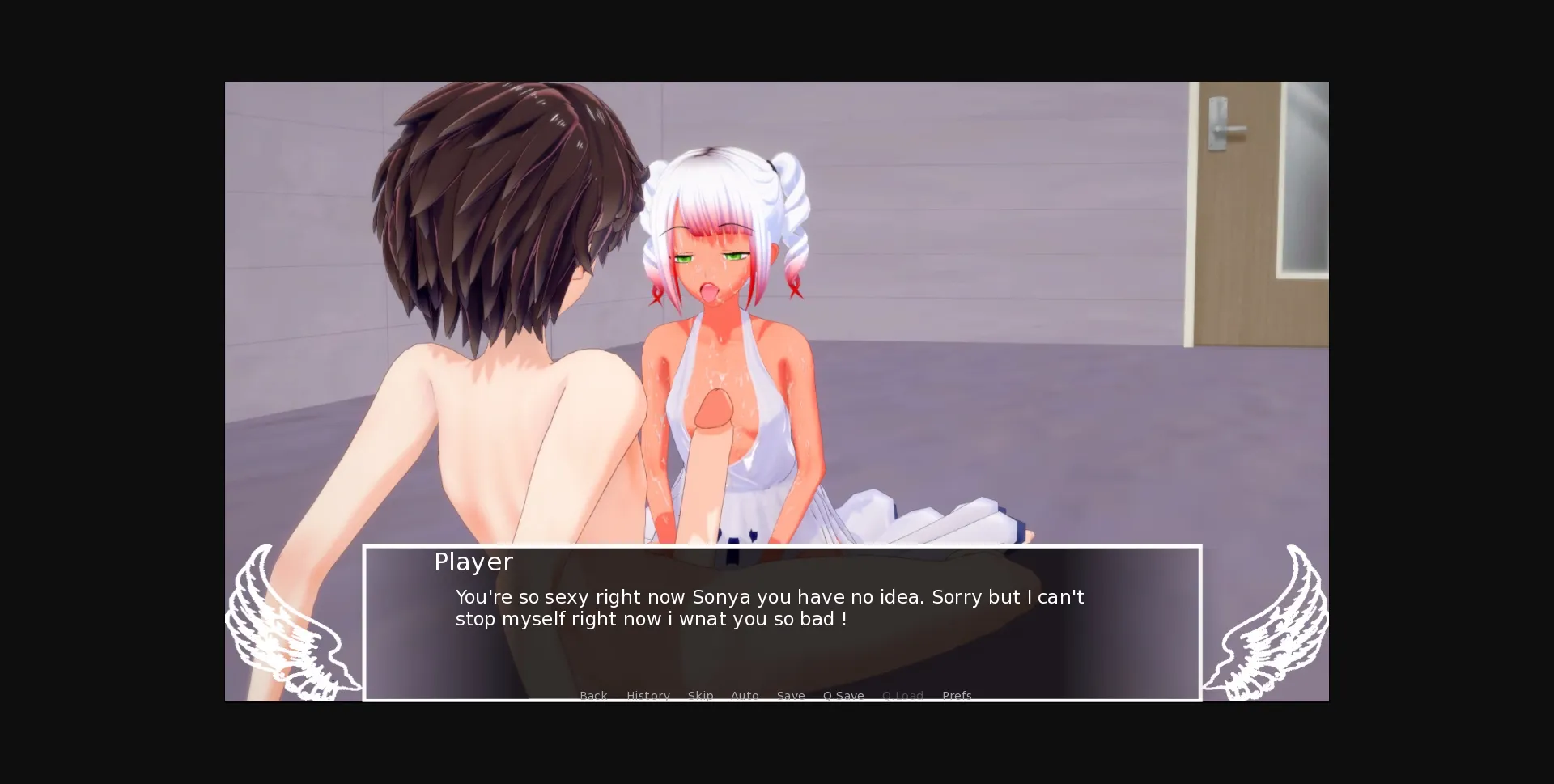The width and height of the screenshot is (1554, 784).
Task: Click the Player name label
Action: click(473, 562)
